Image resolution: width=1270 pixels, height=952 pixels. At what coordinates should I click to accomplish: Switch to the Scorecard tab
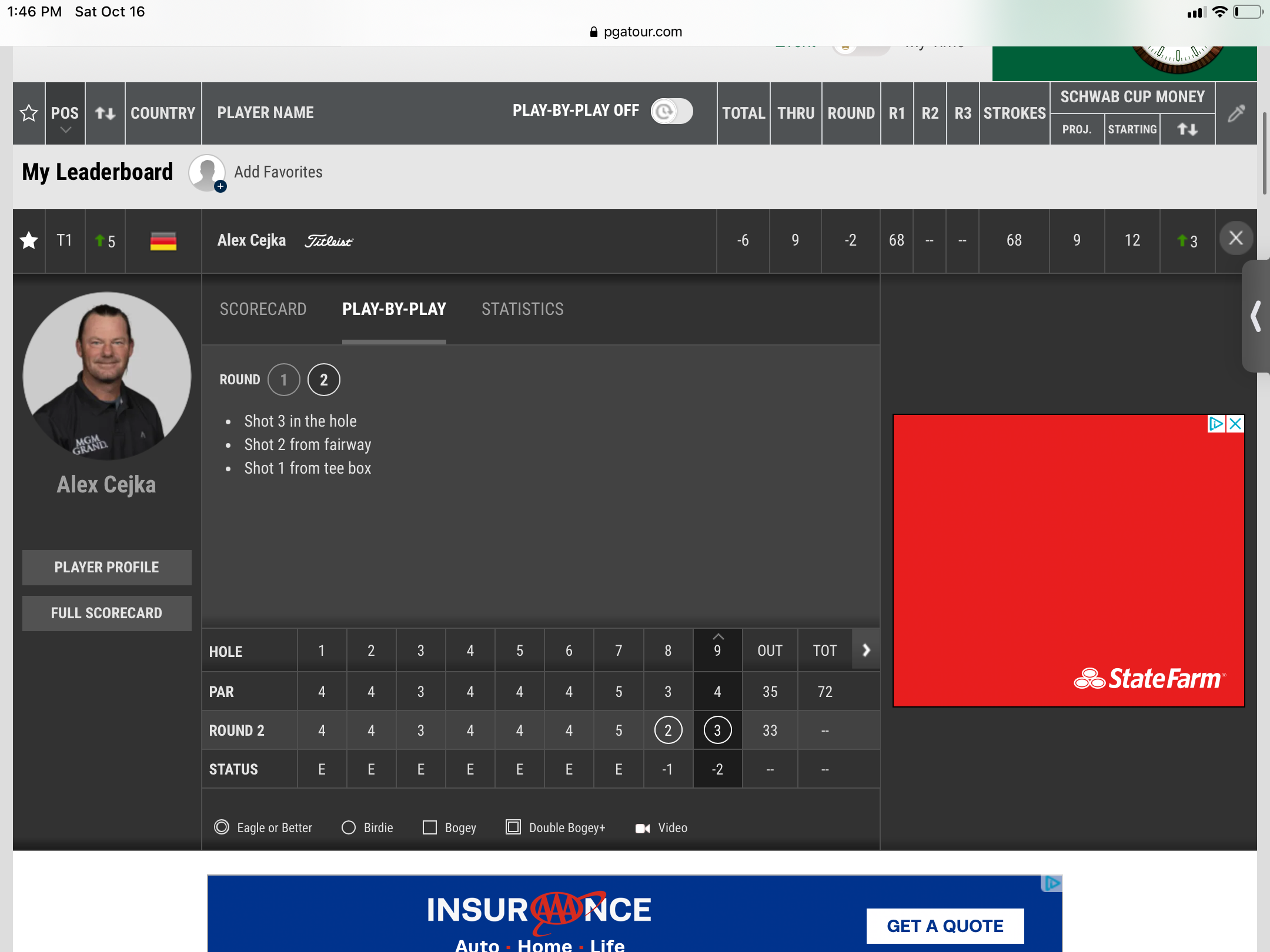tap(263, 309)
